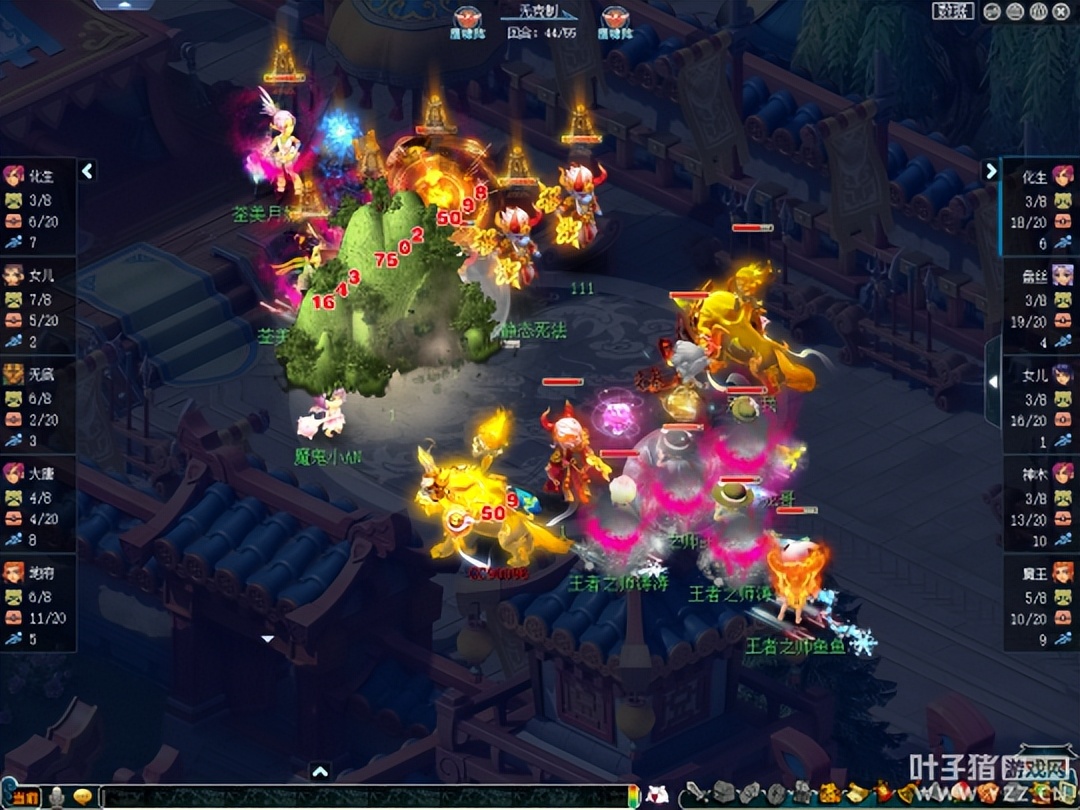Click the pet face icon beside chat bar
1080x810 pixels.
(656, 796)
